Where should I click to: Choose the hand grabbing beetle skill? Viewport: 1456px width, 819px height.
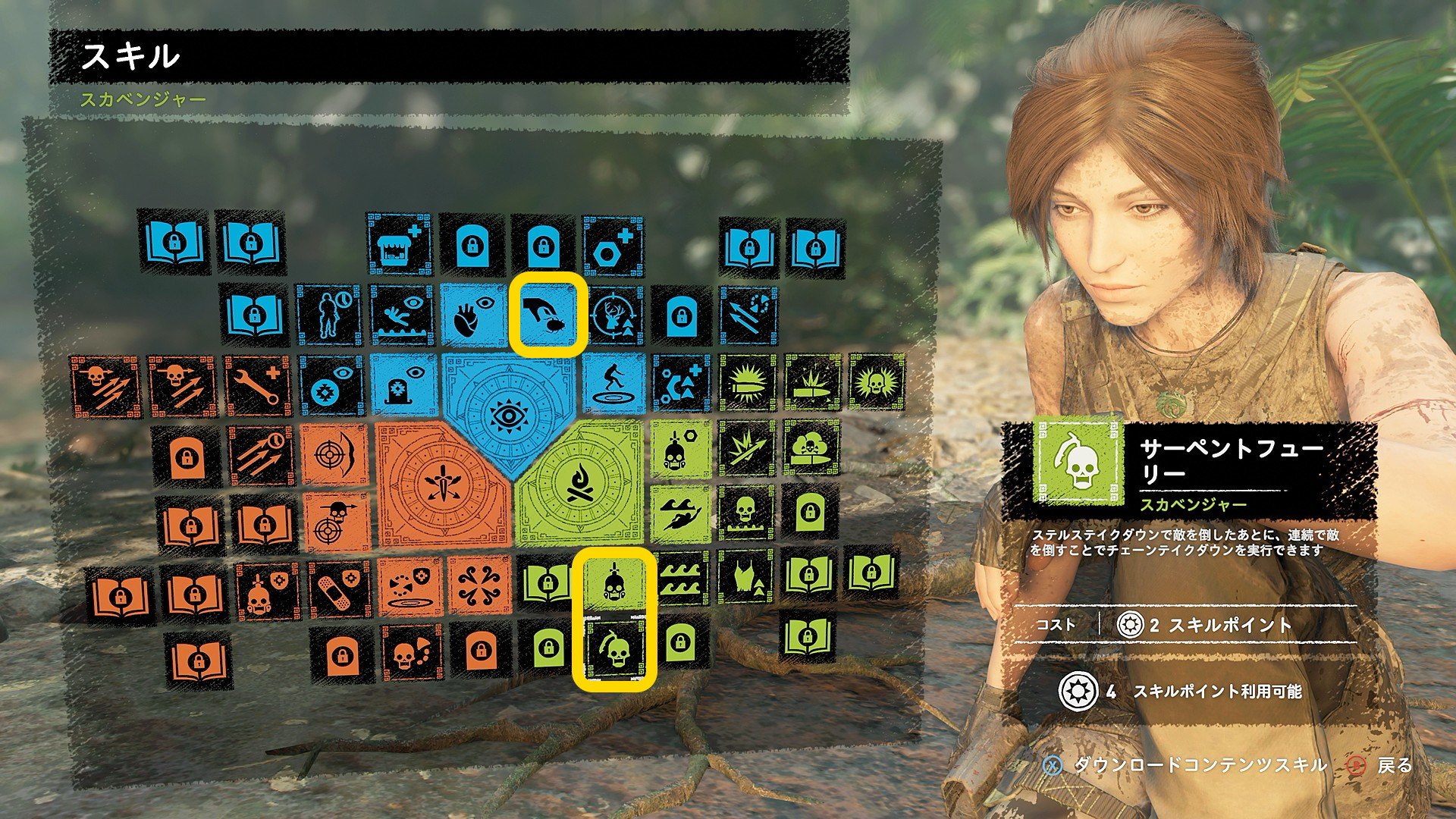click(x=548, y=315)
